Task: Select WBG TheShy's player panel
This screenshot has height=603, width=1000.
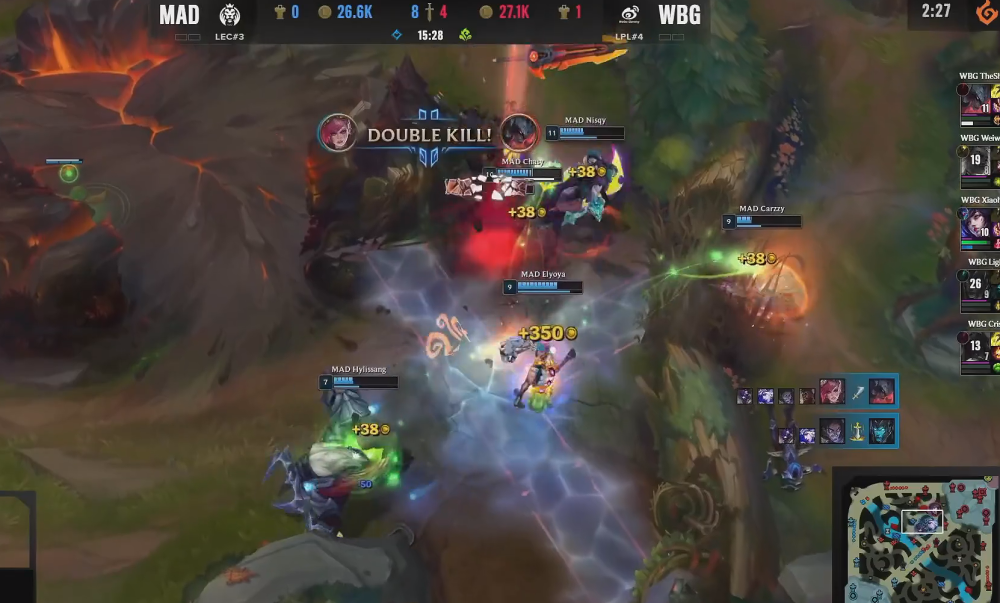Action: (x=980, y=99)
